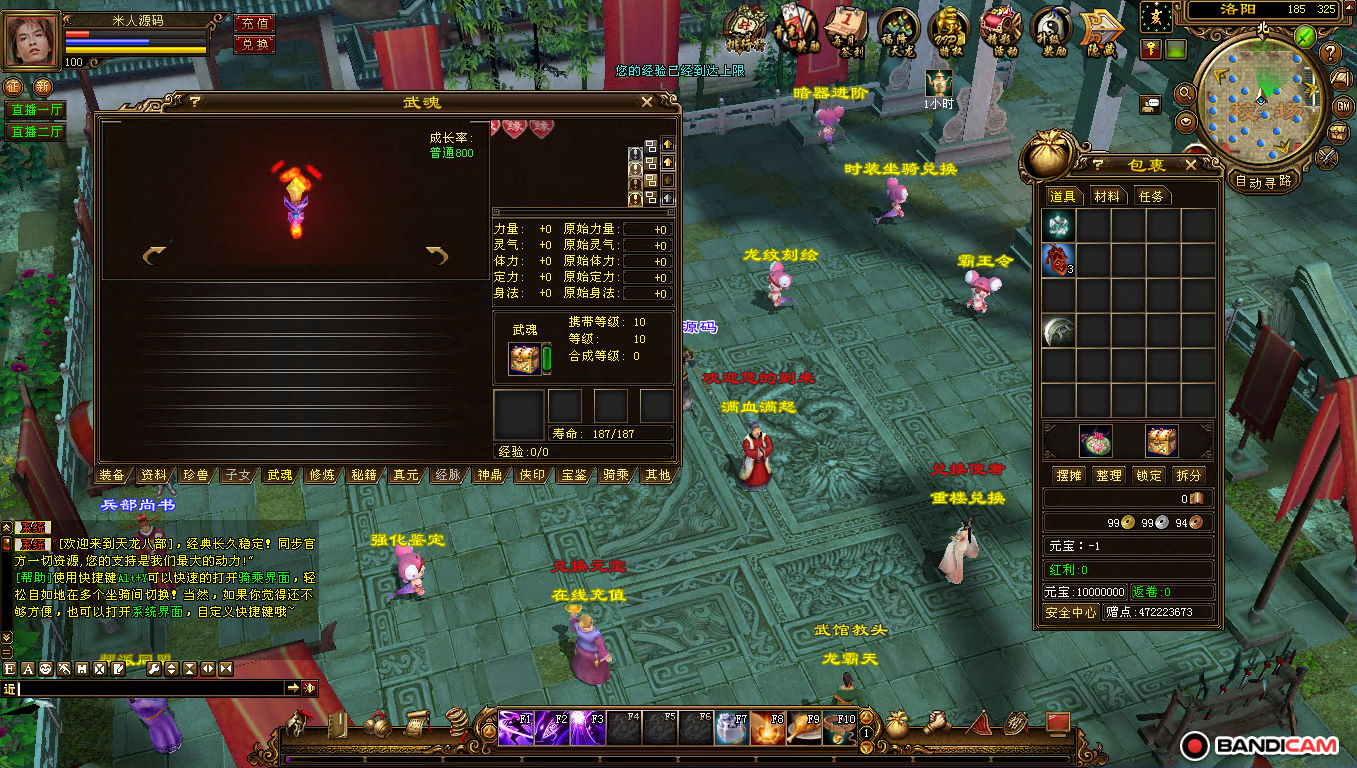Select the 骑乘 tab
Screen dimensions: 1357x768
(x=616, y=475)
